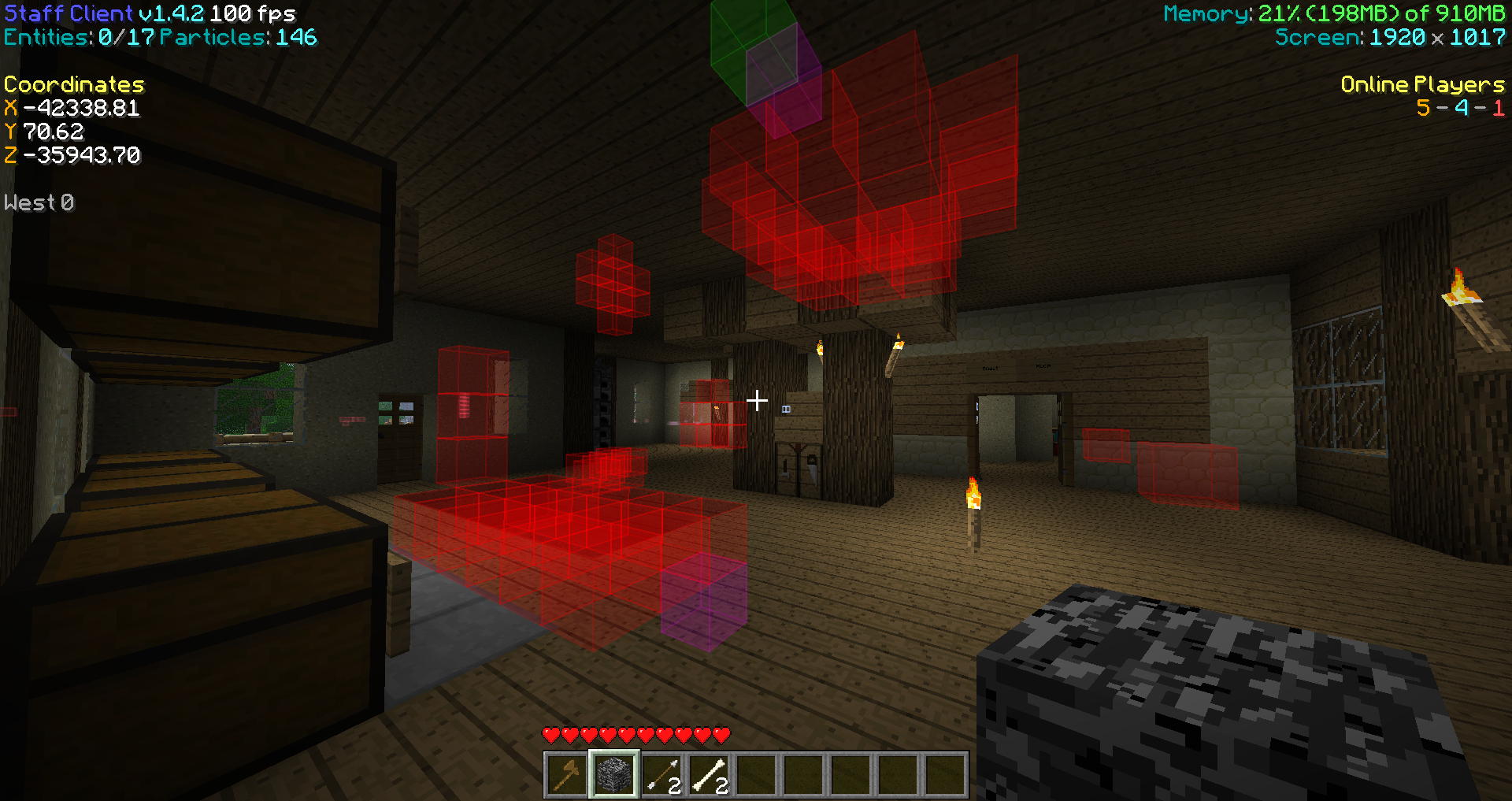Pick the bones stack in the hotbar
Image resolution: width=1512 pixels, height=801 pixels.
(x=709, y=774)
